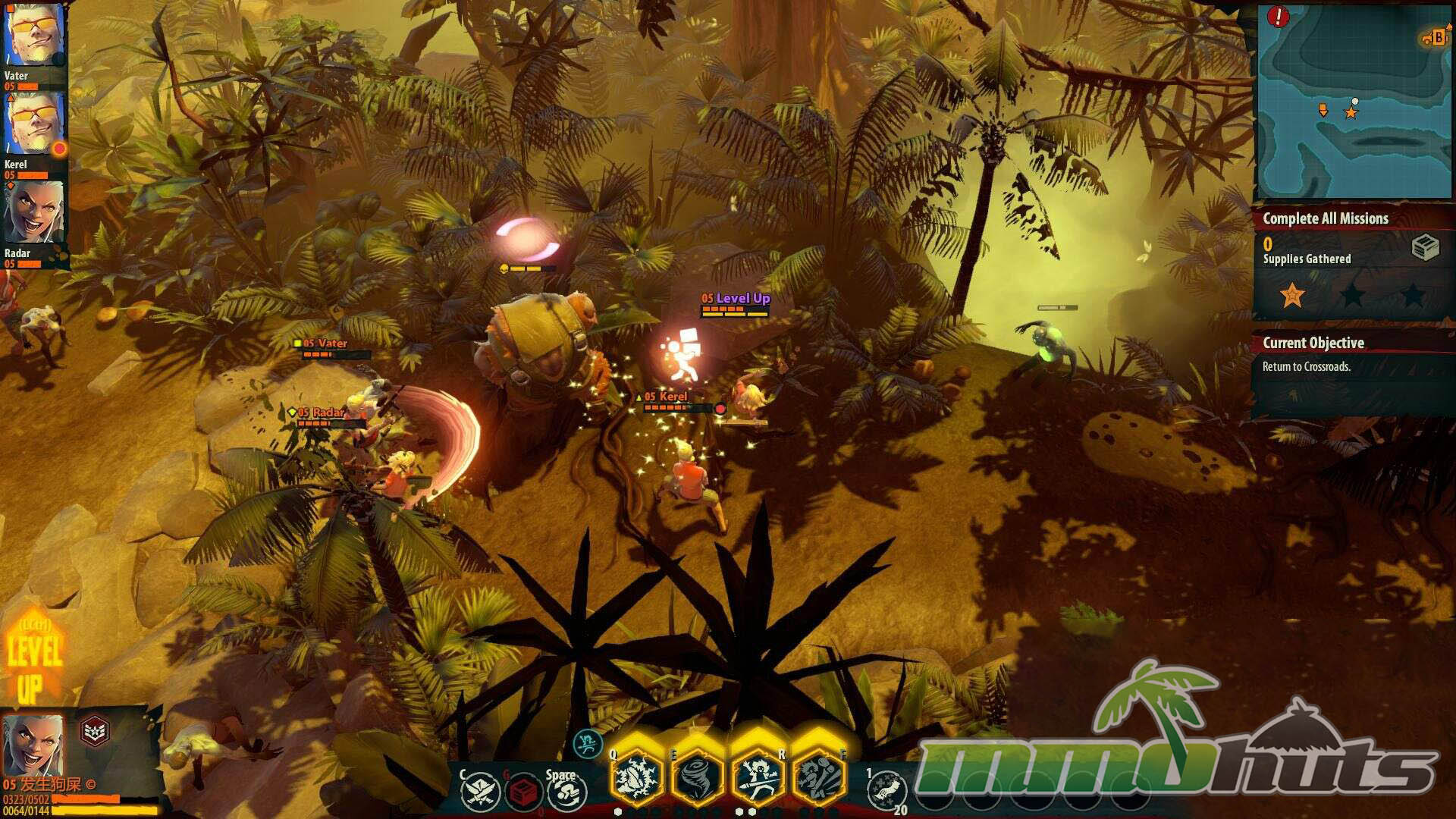
Task: Activate the ground smash skill
Action: 818,777
